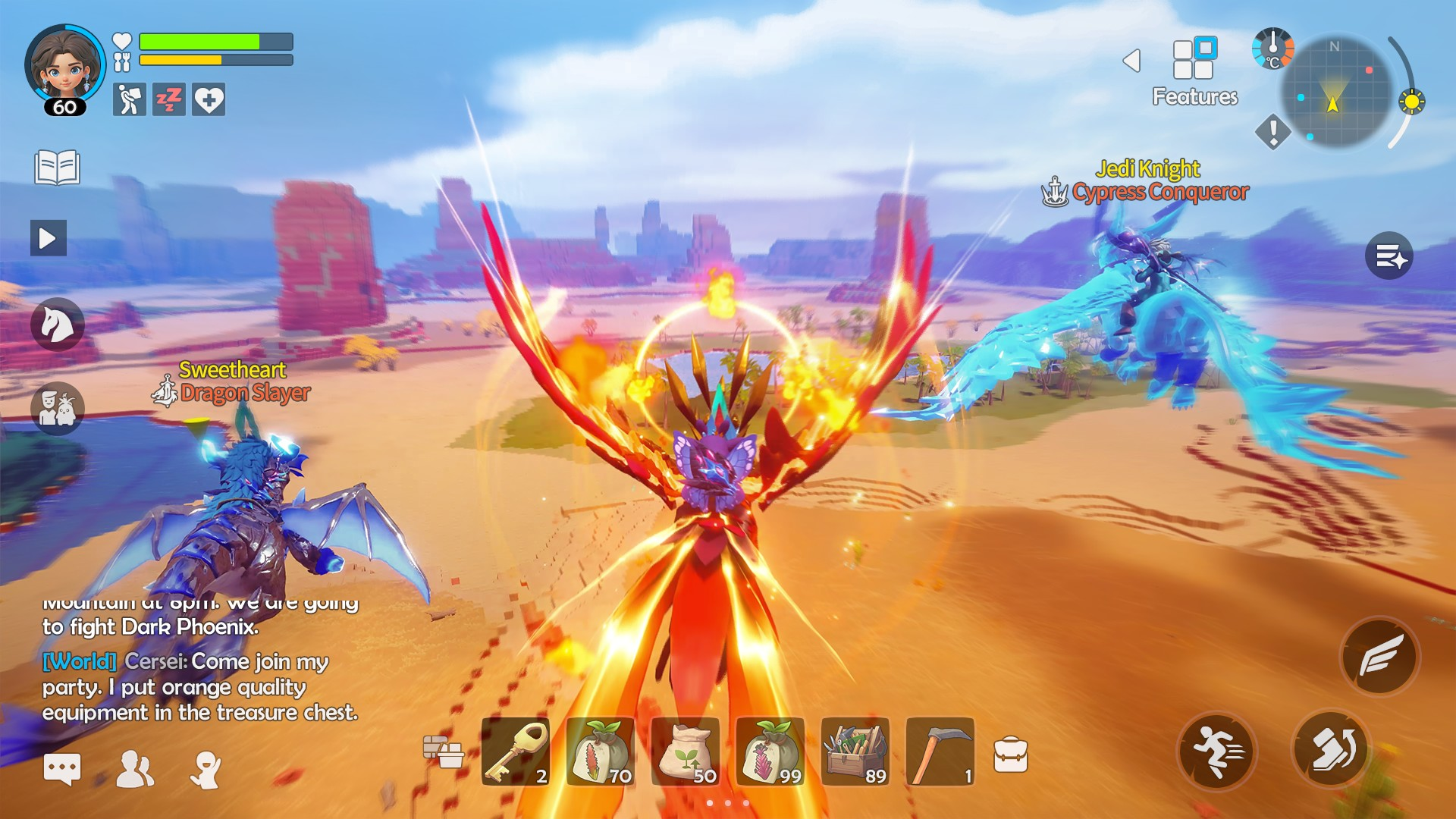Open the chat speech bubble
The width and height of the screenshot is (1456, 819).
61,769
